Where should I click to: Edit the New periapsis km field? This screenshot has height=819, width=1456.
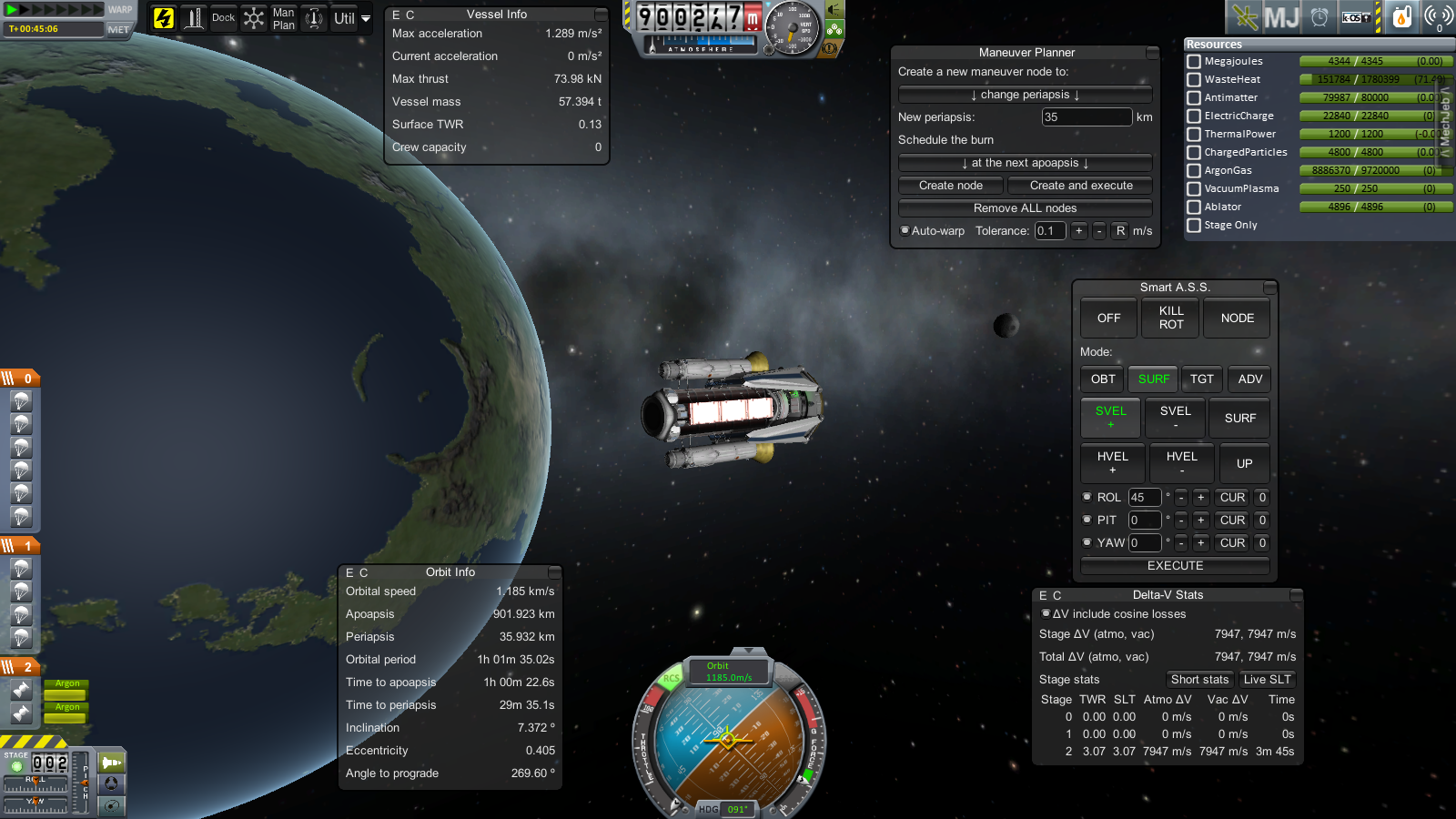1086,117
